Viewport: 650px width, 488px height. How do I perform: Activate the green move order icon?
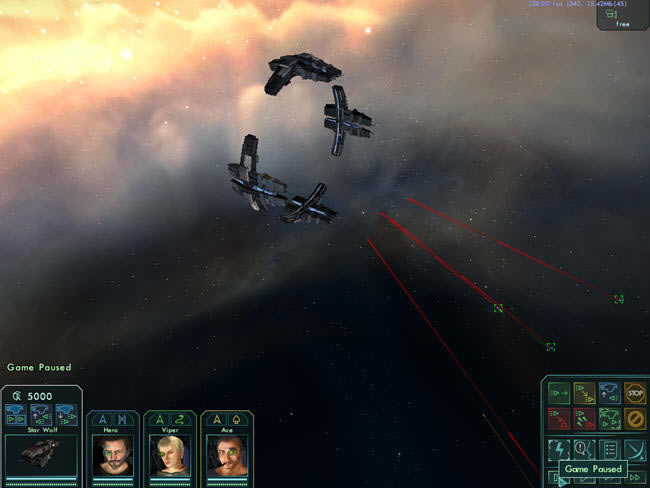click(x=559, y=393)
